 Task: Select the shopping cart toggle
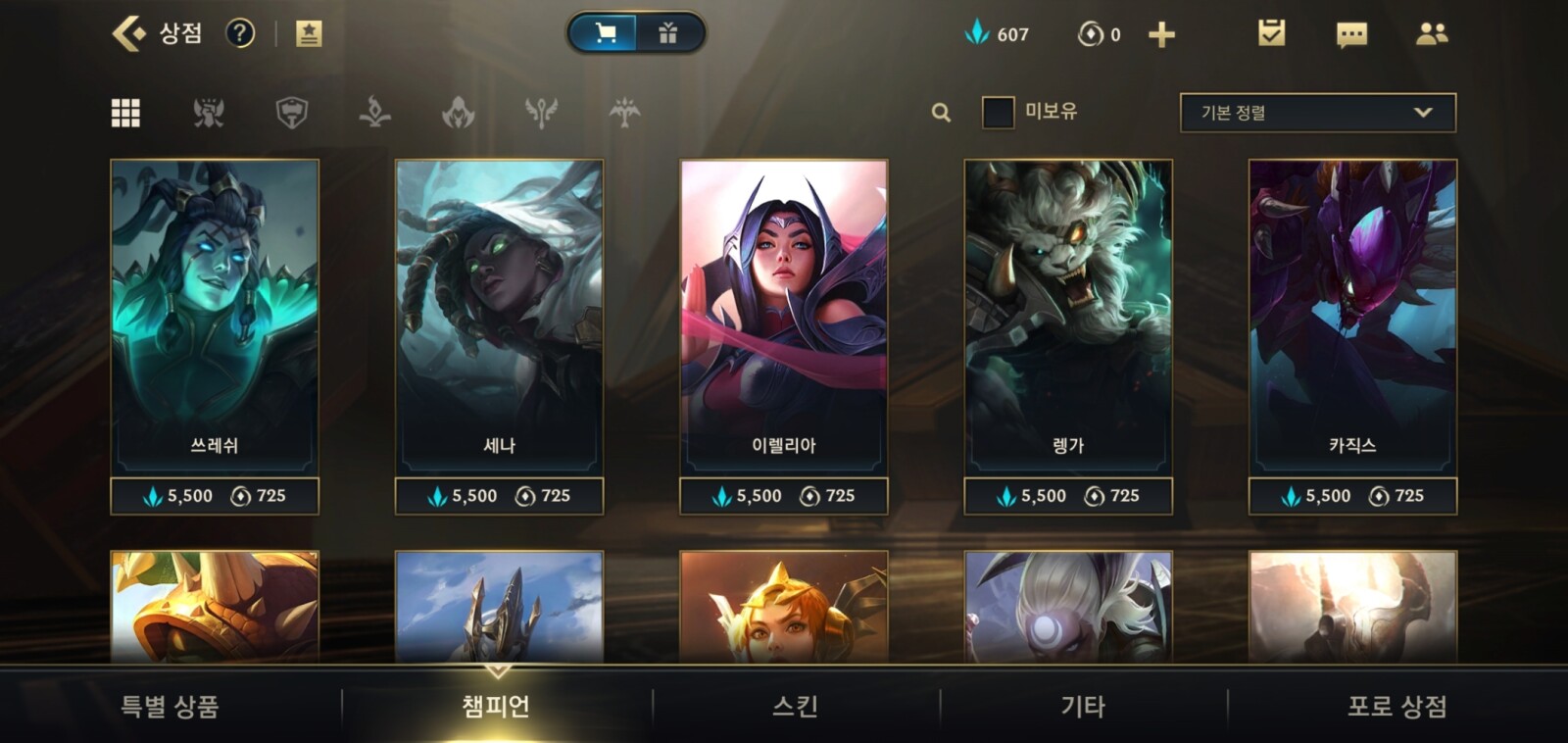[x=605, y=34]
